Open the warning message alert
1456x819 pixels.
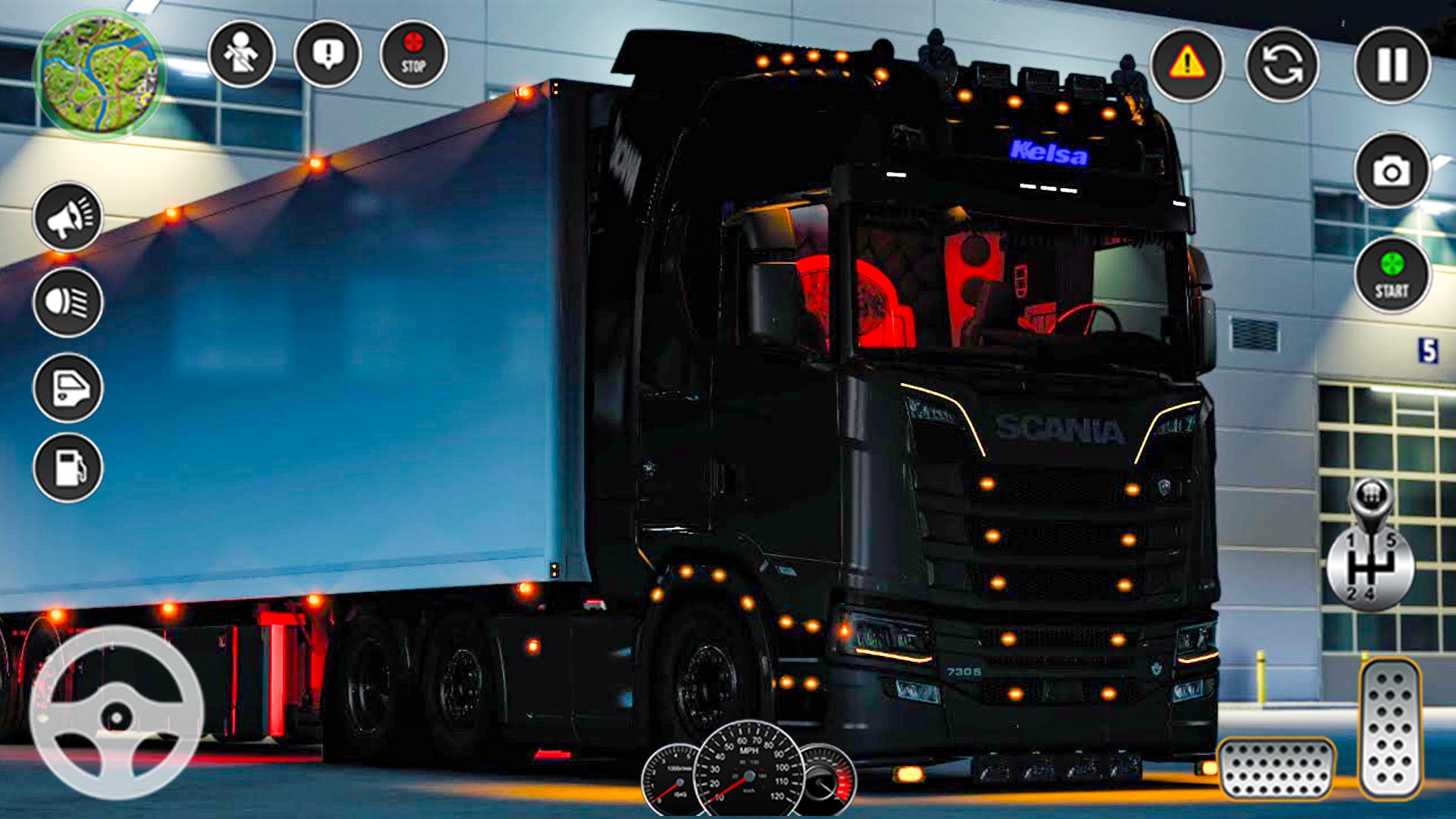326,53
